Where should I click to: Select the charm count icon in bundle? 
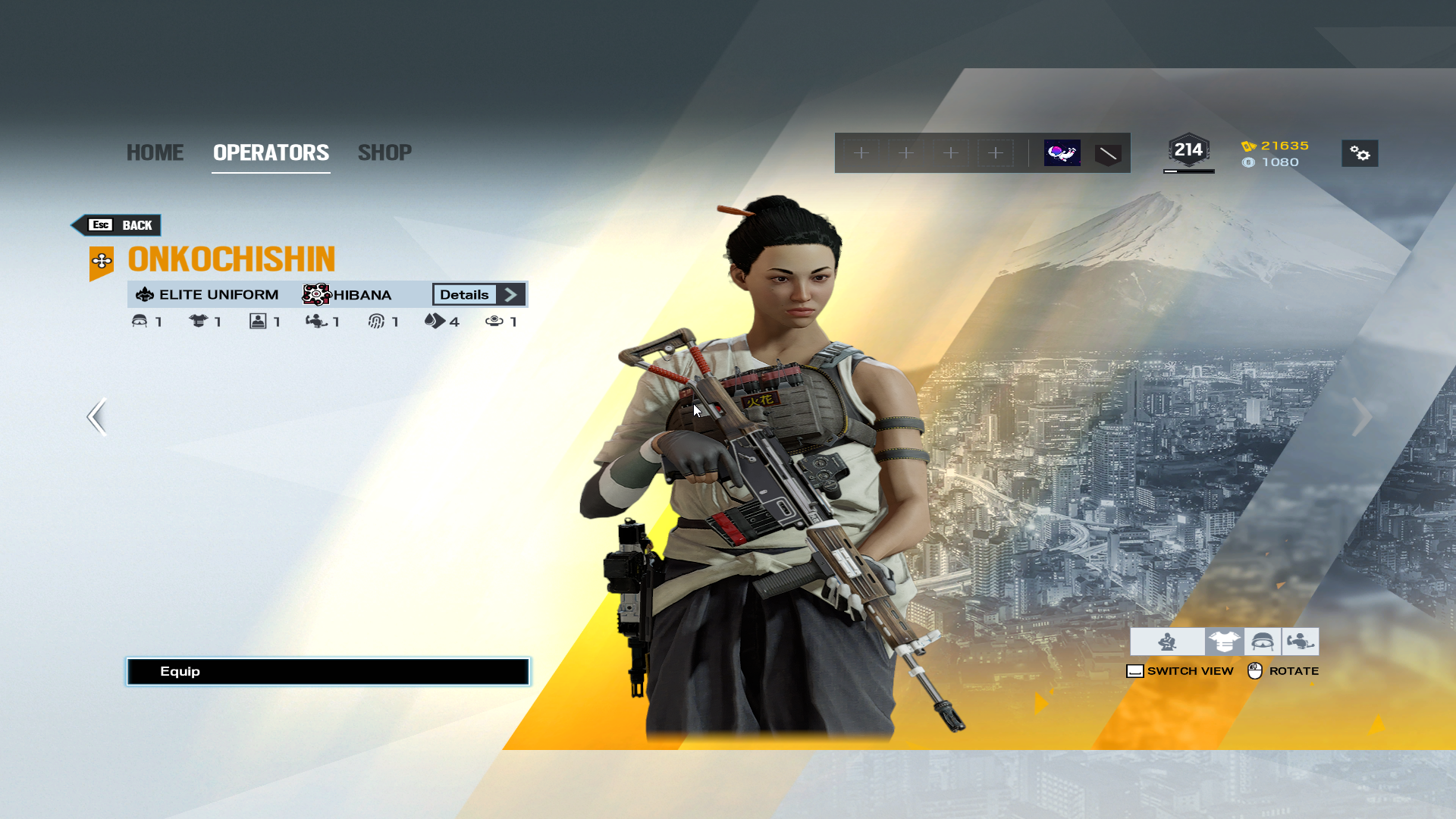coord(494,322)
